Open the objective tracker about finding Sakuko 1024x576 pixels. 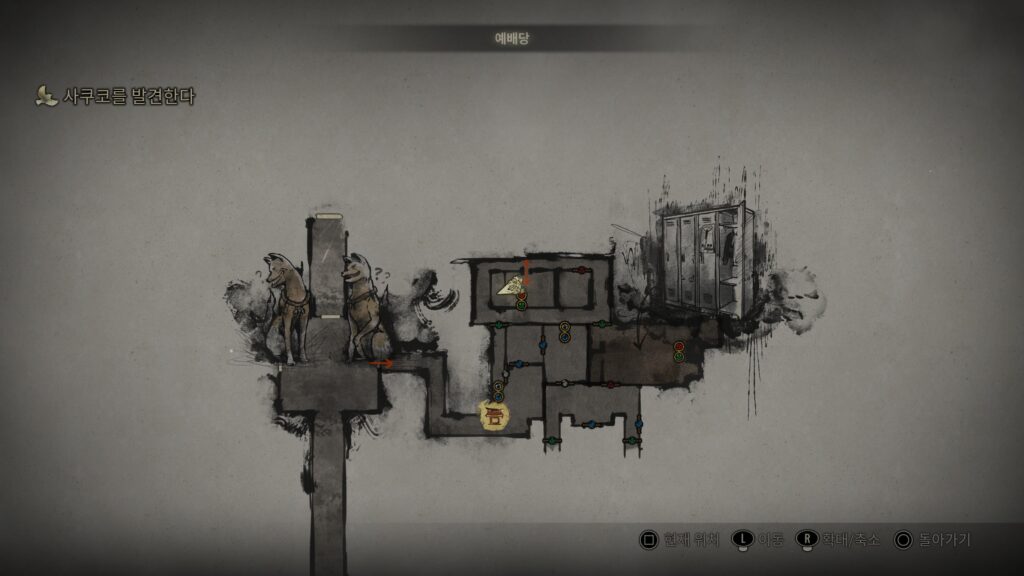(x=116, y=97)
